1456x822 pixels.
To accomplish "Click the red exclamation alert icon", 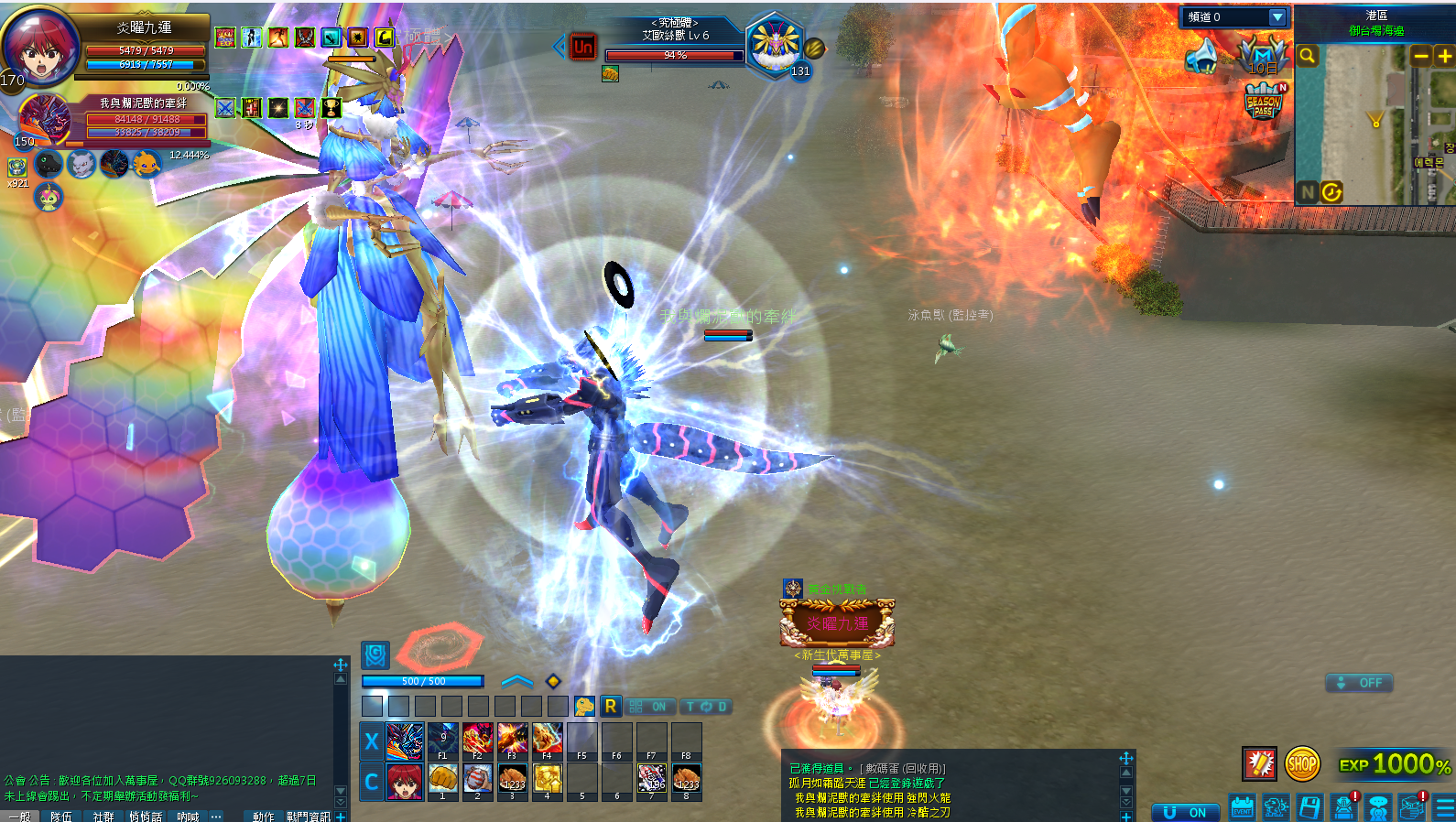I will [1259, 763].
